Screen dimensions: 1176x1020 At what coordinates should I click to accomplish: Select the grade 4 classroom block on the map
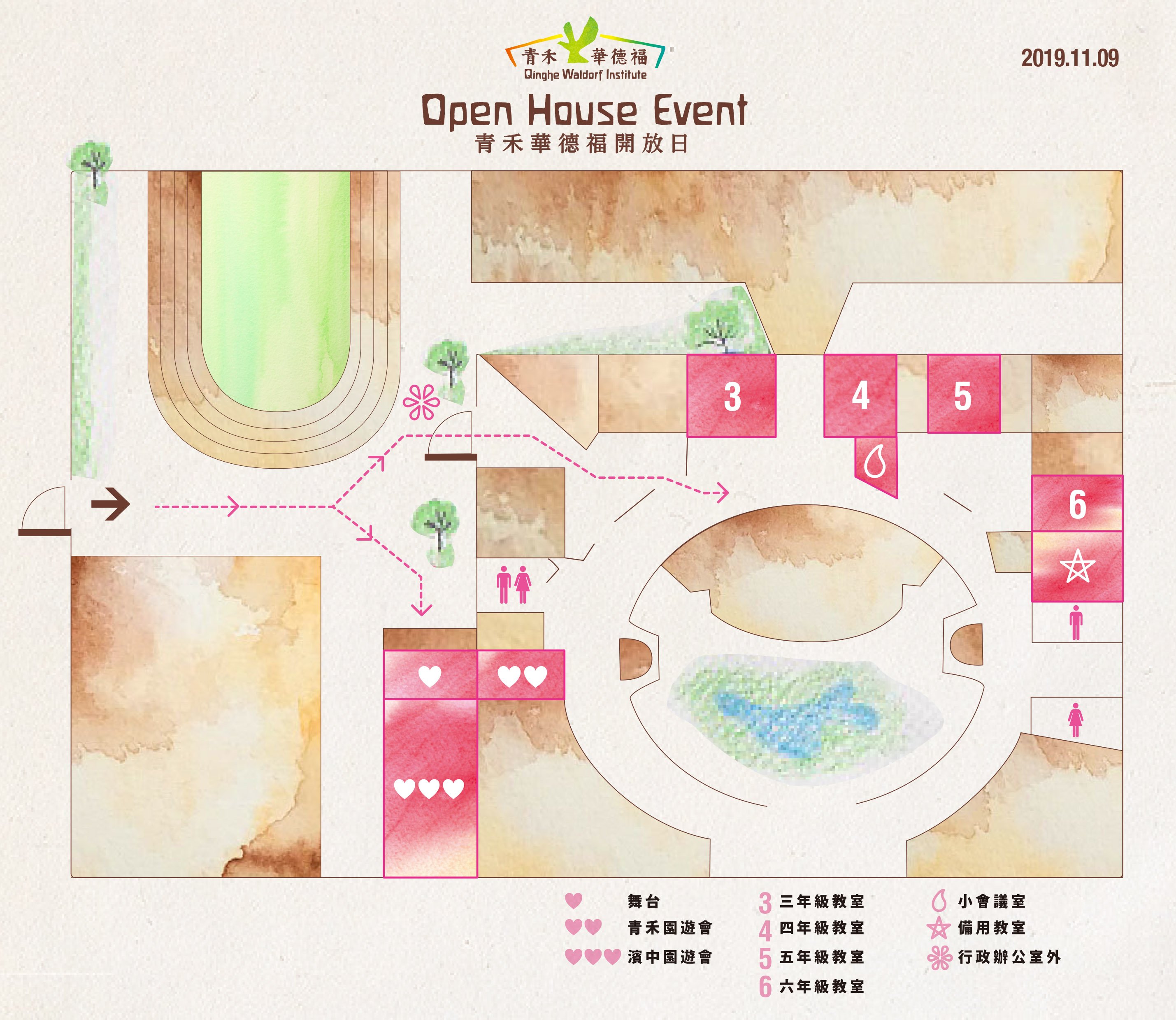click(x=860, y=396)
